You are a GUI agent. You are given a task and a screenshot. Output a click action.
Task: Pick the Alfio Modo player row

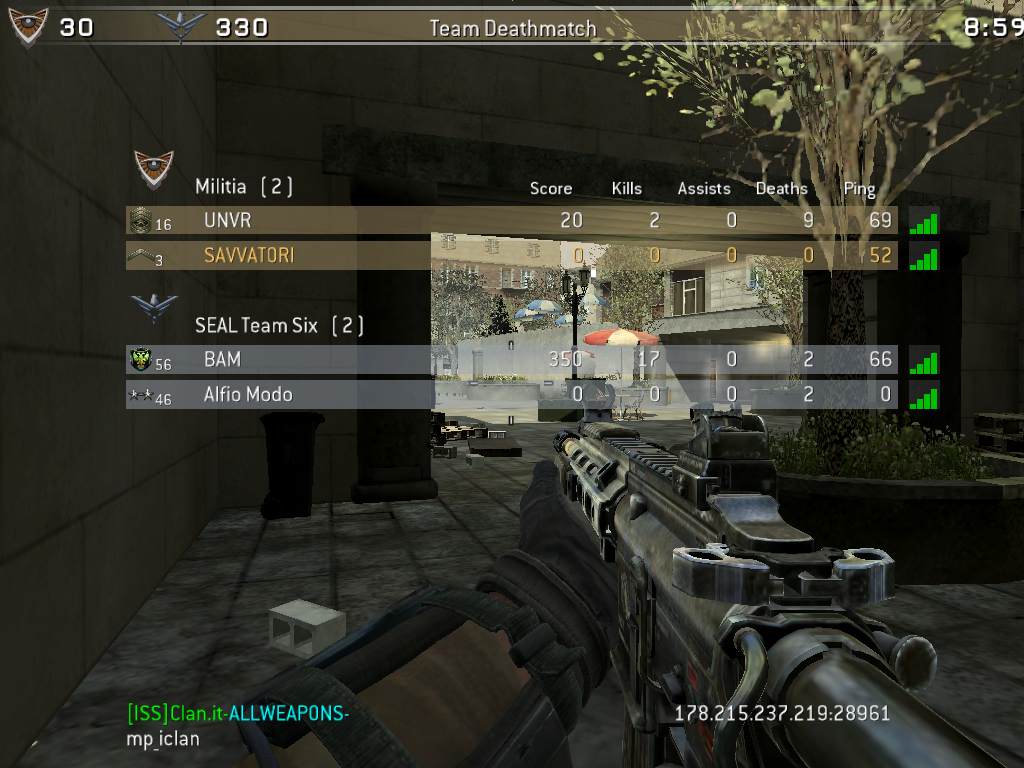coord(511,394)
